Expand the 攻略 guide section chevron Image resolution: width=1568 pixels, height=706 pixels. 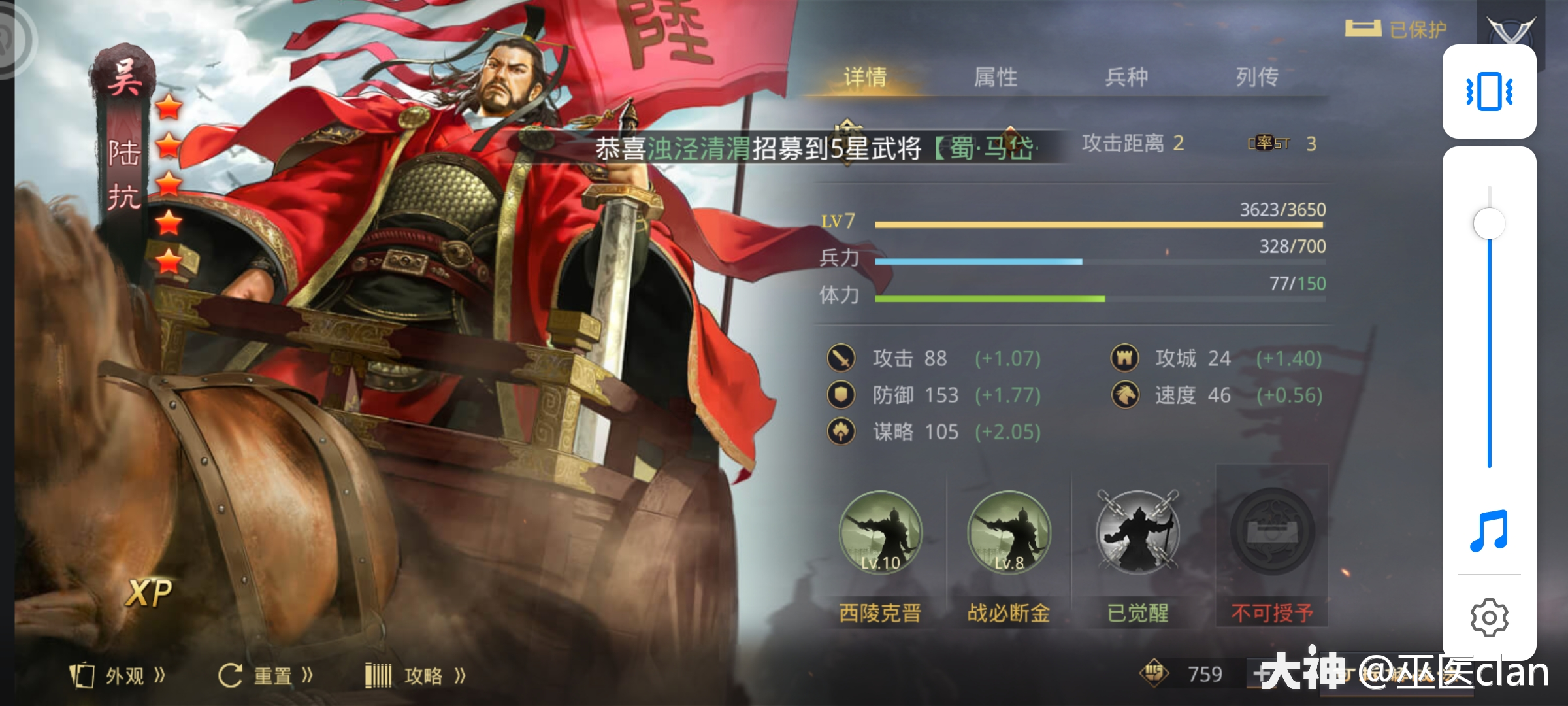coord(461,676)
